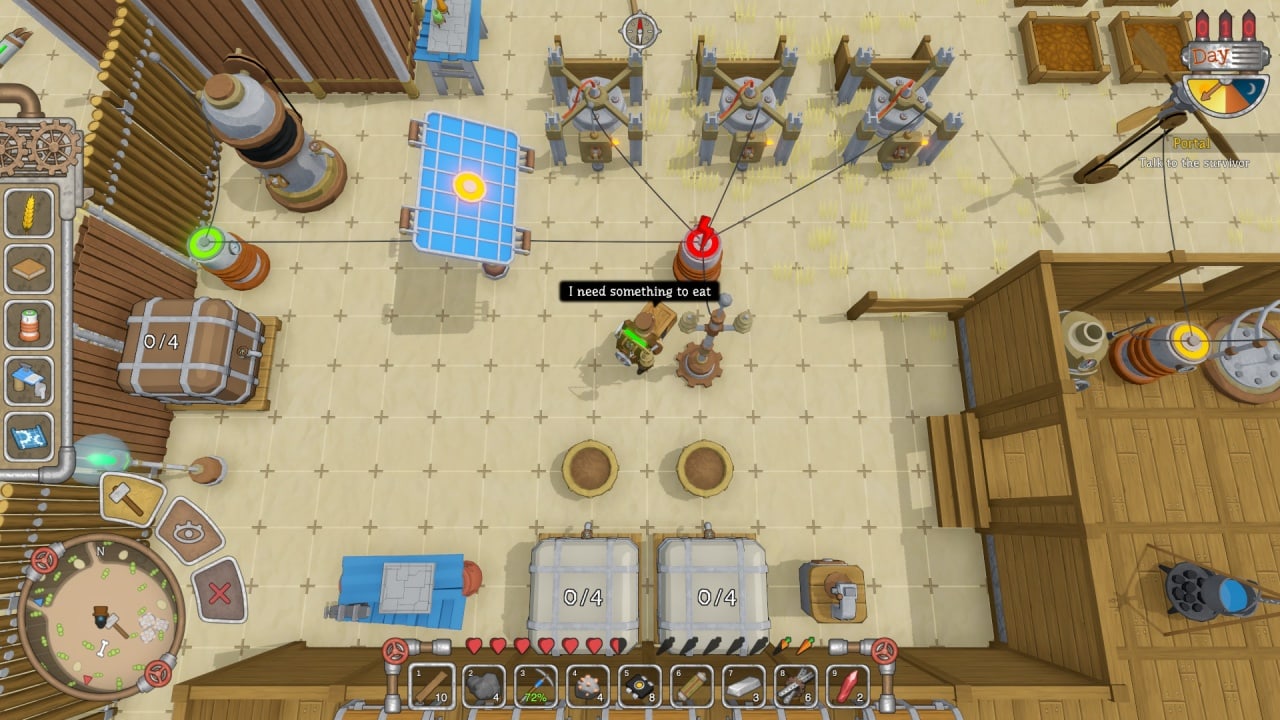Select the blueprint build category
This screenshot has width=1280, height=720.
pyautogui.click(x=29, y=437)
